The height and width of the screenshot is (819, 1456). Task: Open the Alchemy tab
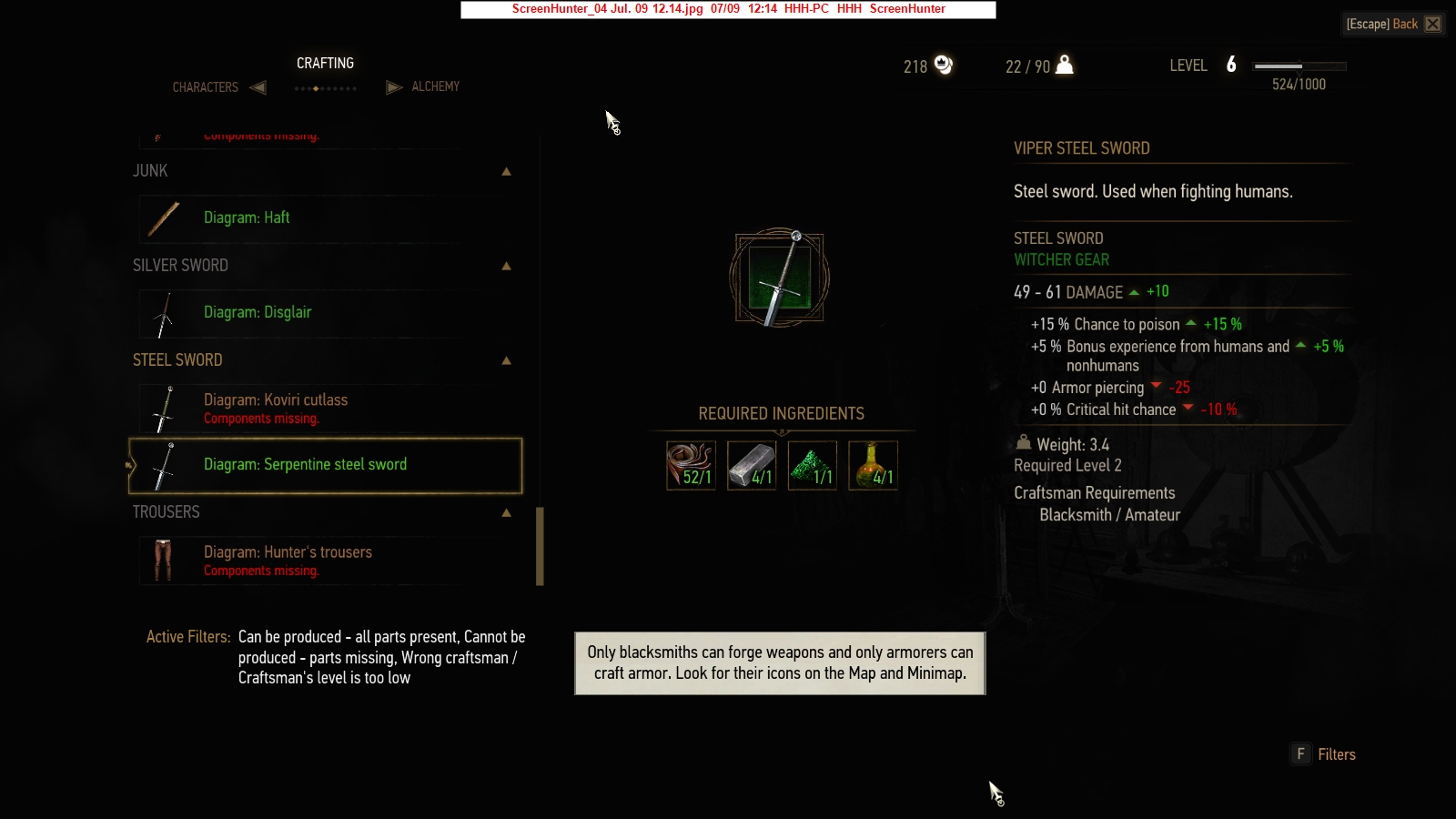pos(436,86)
